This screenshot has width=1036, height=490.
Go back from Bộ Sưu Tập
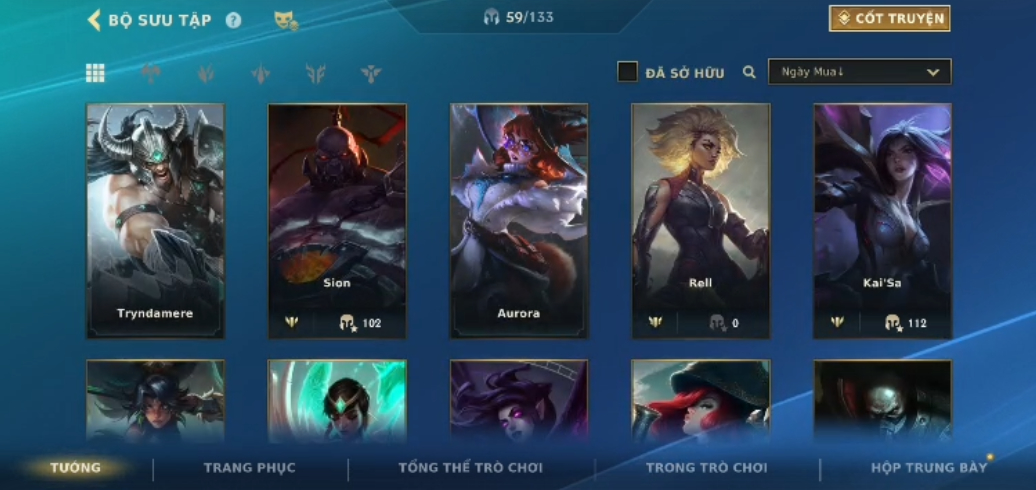(x=94, y=20)
